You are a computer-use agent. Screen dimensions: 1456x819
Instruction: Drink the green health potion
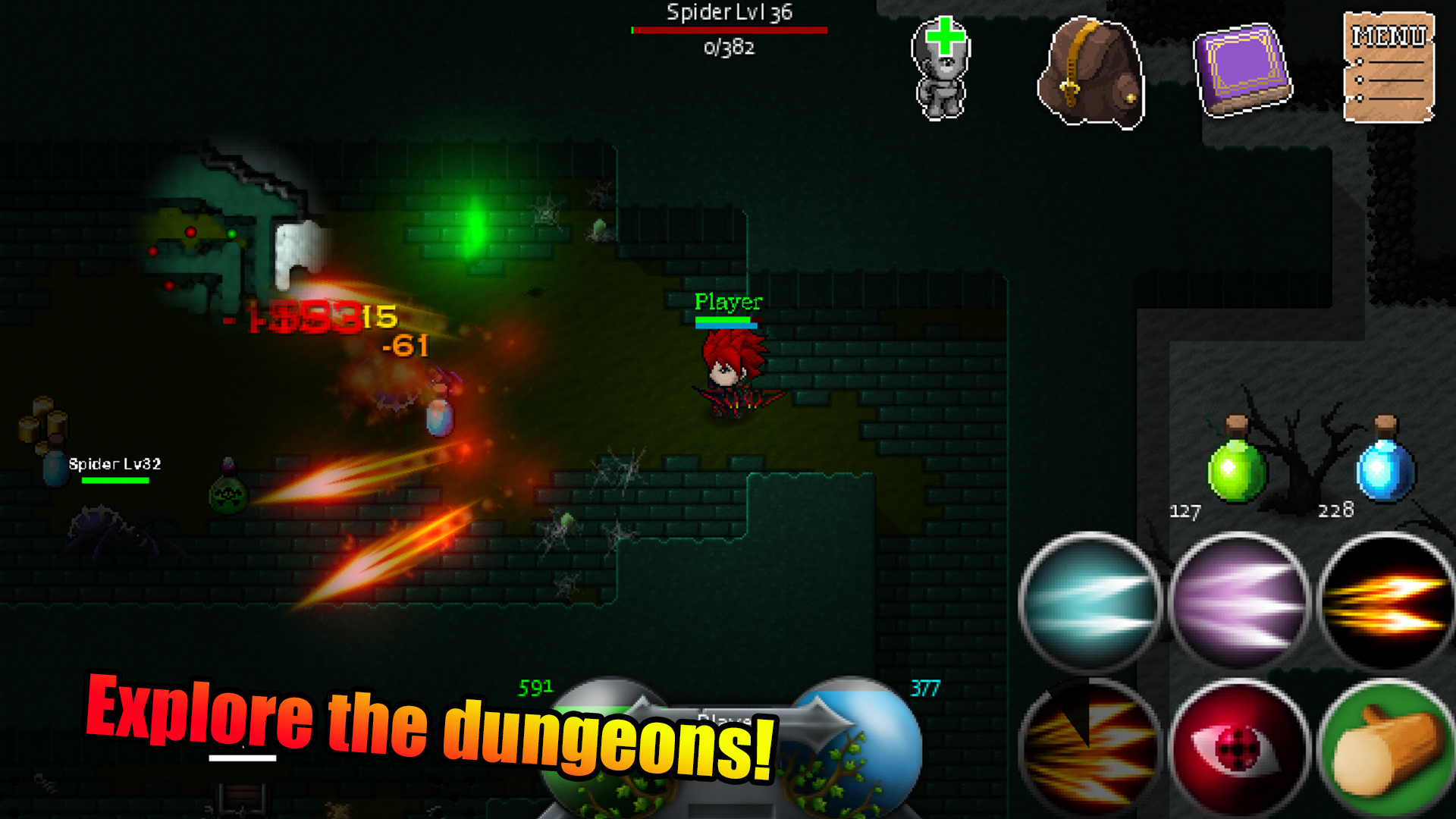tap(1238, 470)
